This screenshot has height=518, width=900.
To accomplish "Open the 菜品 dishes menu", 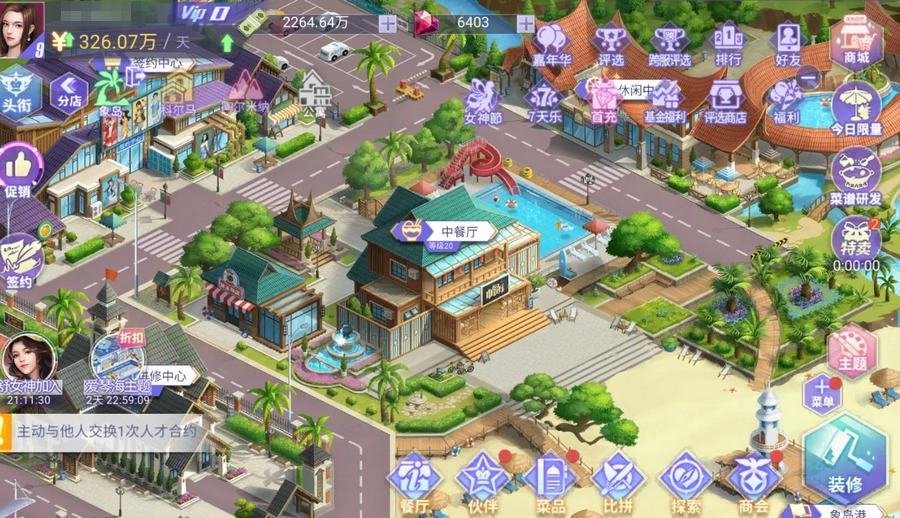I will point(551,480).
